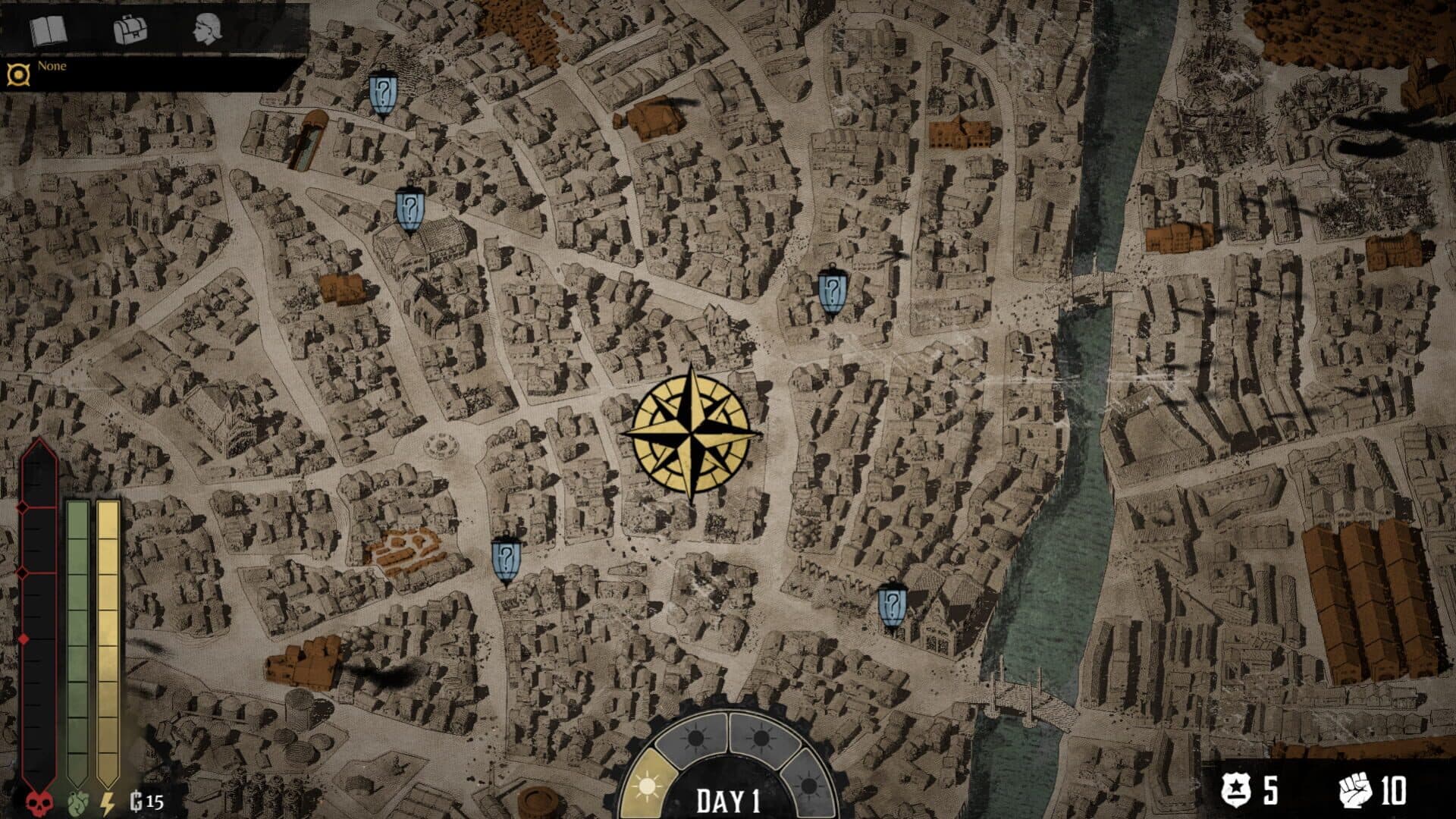Image resolution: width=1456 pixels, height=819 pixels.
Task: Click the compass rose map marker
Action: (691, 434)
